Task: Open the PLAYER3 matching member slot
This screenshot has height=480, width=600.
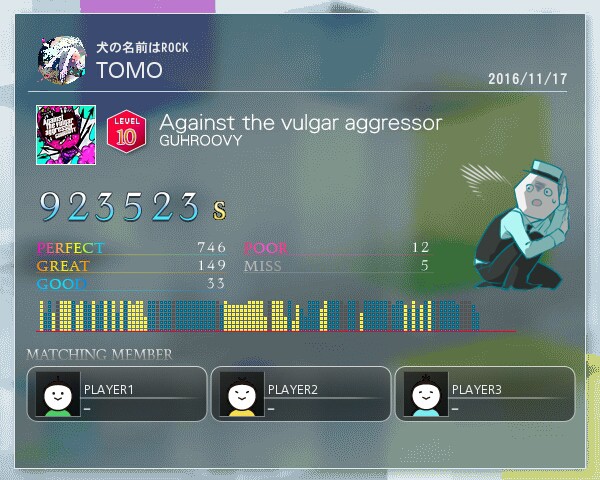Action: (x=485, y=394)
